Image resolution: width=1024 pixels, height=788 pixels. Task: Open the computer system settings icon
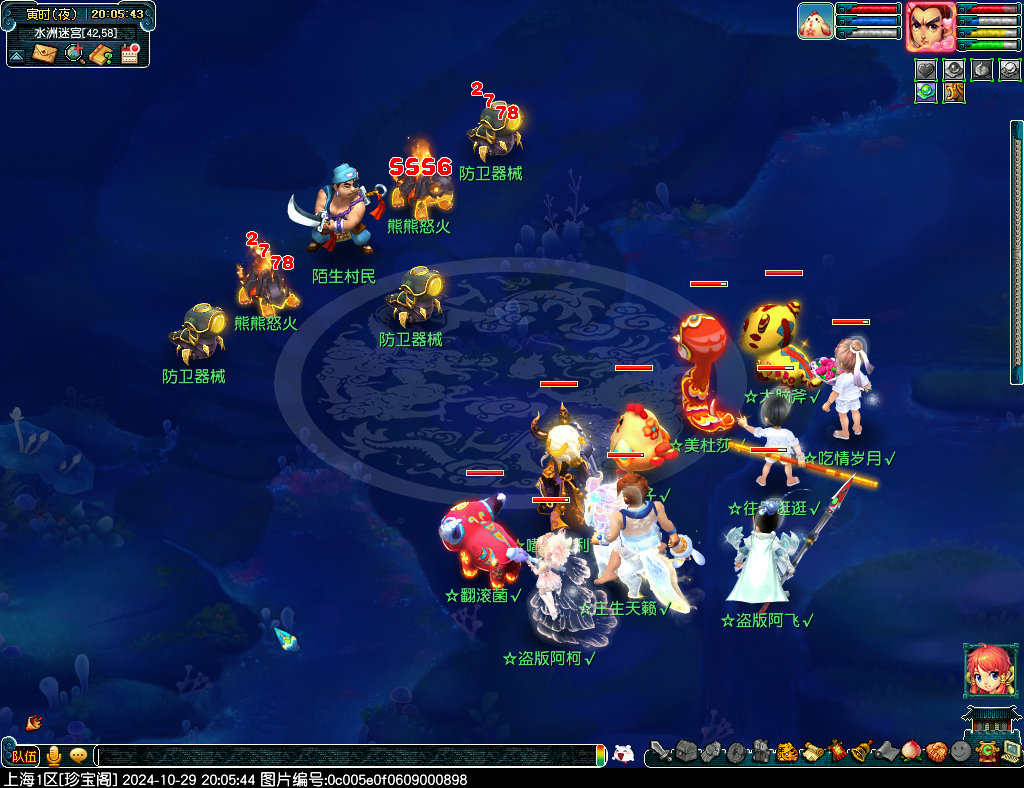(x=1011, y=751)
